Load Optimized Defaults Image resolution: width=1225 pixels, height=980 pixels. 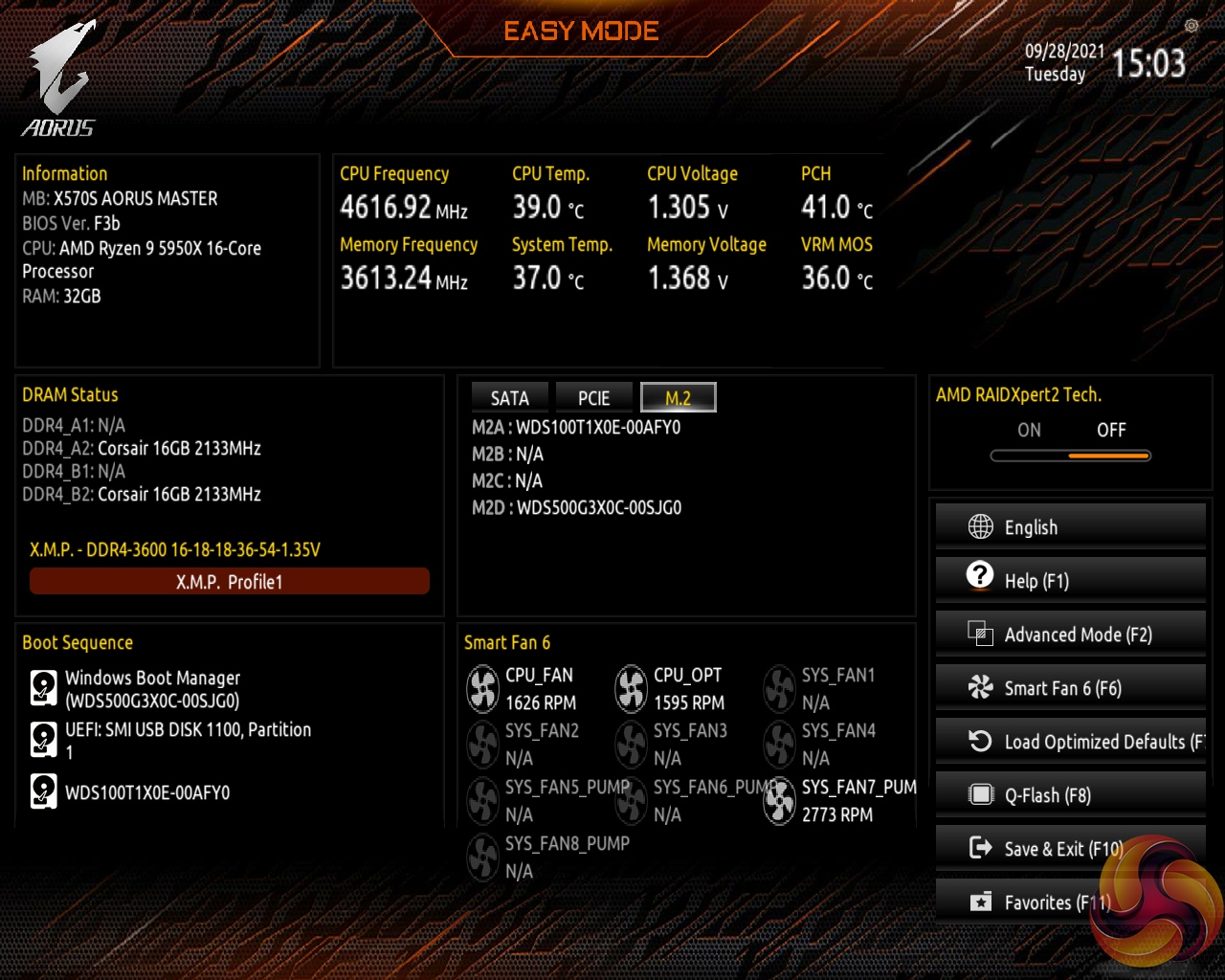coord(1070,742)
